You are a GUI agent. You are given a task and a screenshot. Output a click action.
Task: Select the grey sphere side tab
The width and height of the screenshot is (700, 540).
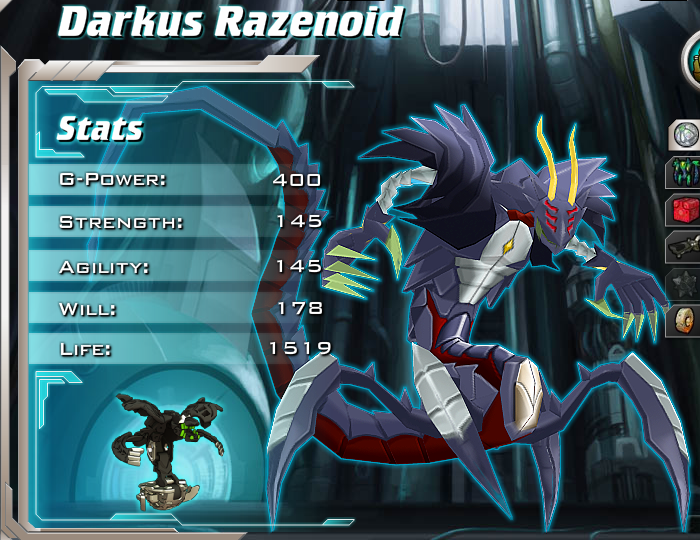(685, 134)
